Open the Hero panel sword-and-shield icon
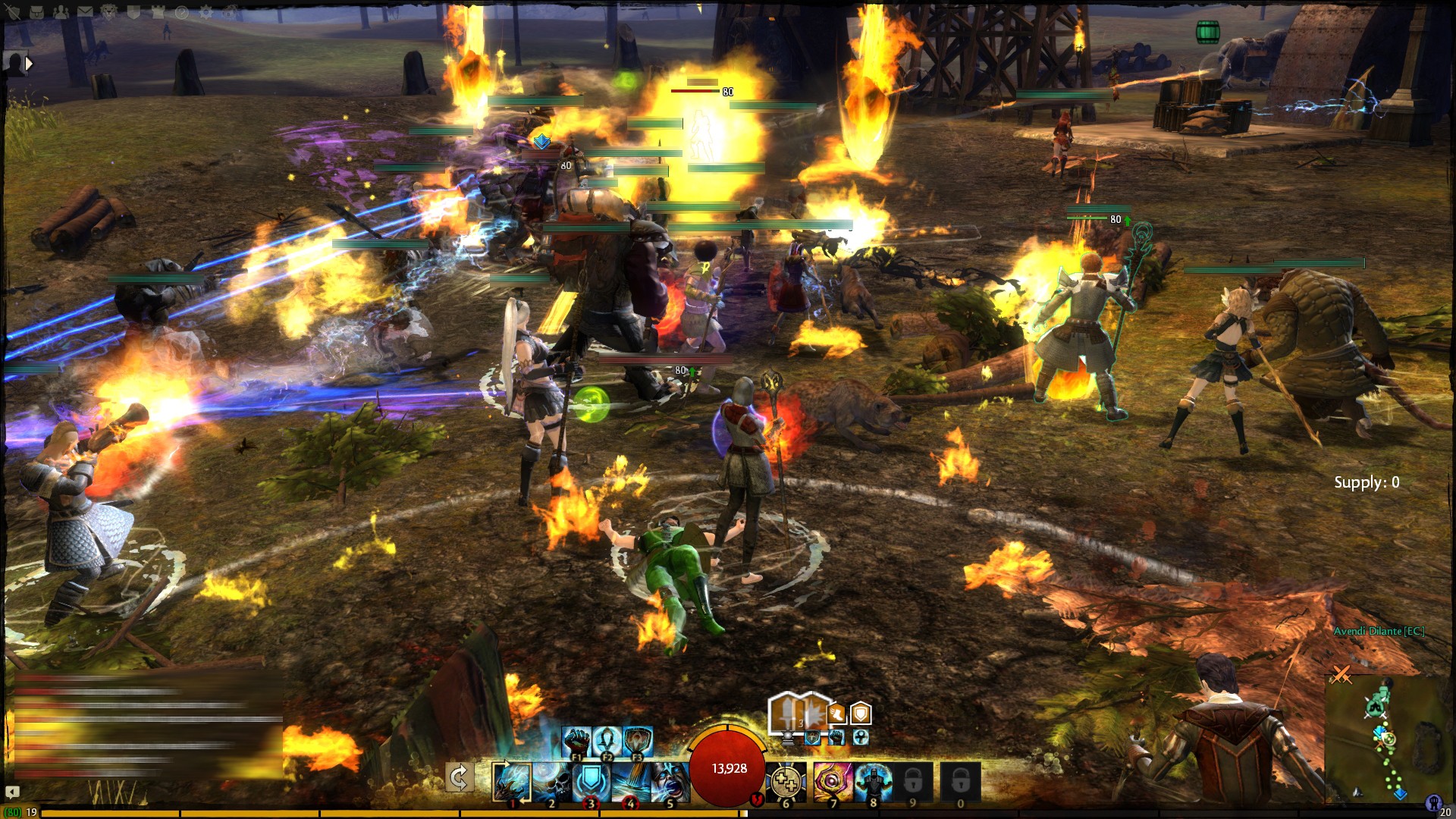The height and width of the screenshot is (819, 1456). click(13, 13)
